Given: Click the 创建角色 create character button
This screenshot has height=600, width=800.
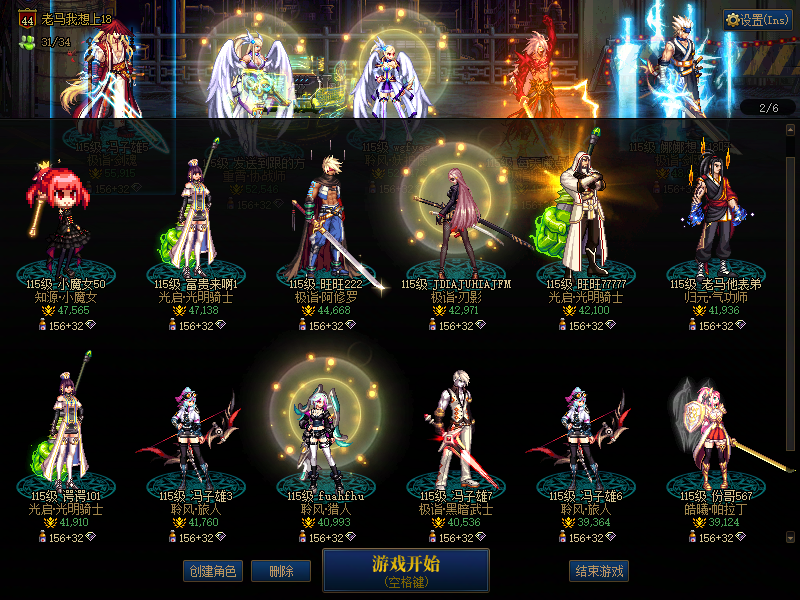Looking at the screenshot, I should coord(211,571).
